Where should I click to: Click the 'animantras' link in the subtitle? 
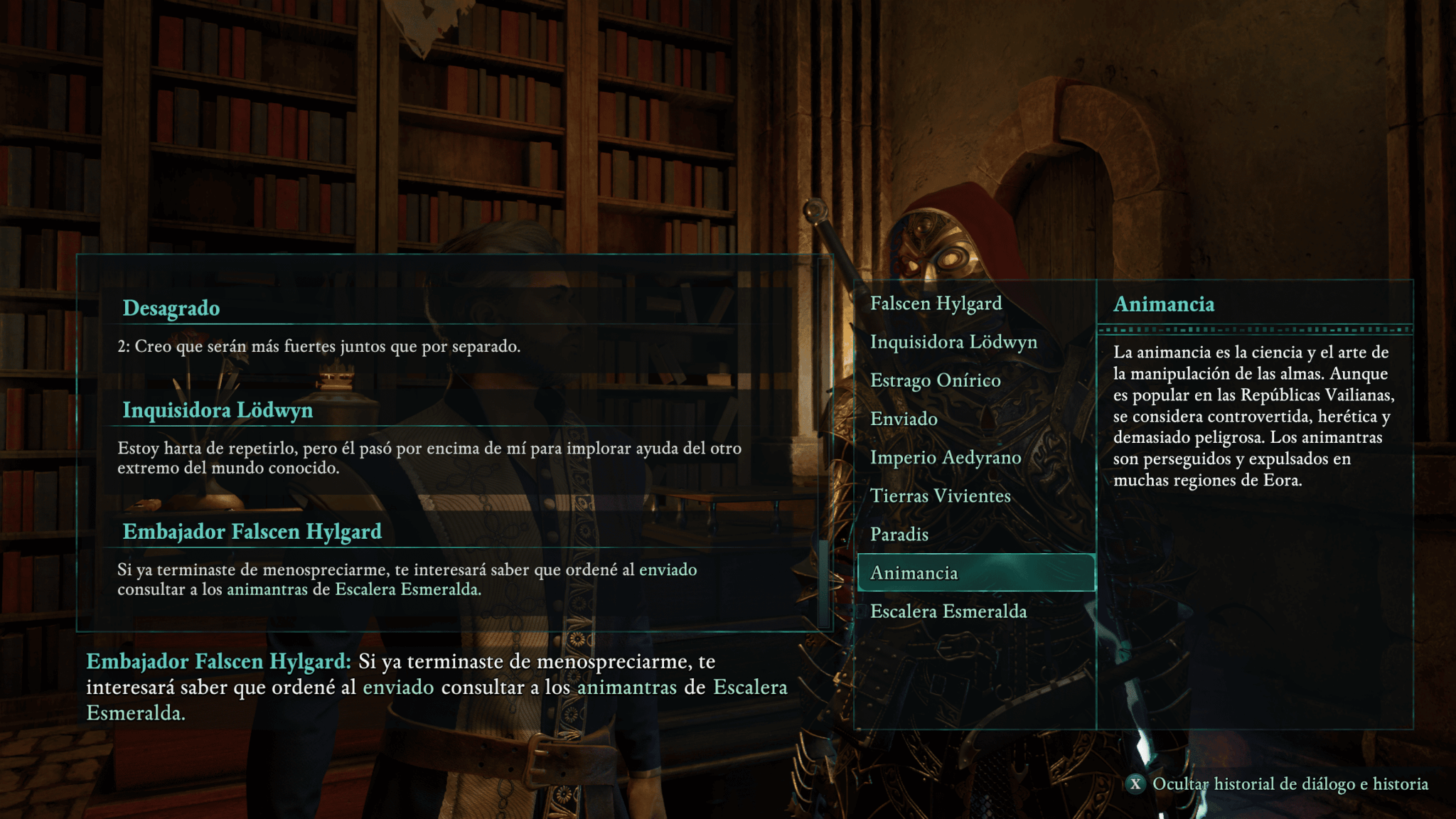point(626,687)
